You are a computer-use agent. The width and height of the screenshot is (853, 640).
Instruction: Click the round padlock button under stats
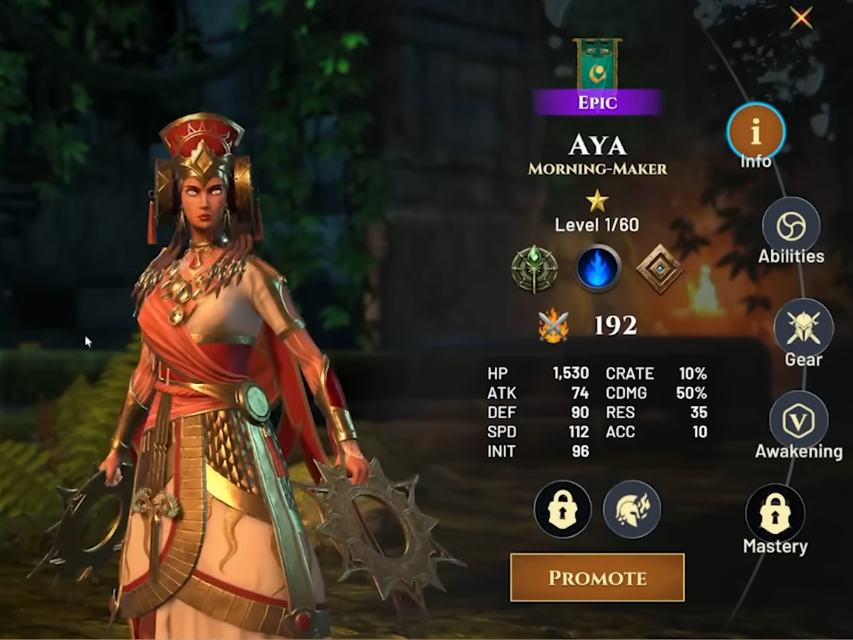563,509
